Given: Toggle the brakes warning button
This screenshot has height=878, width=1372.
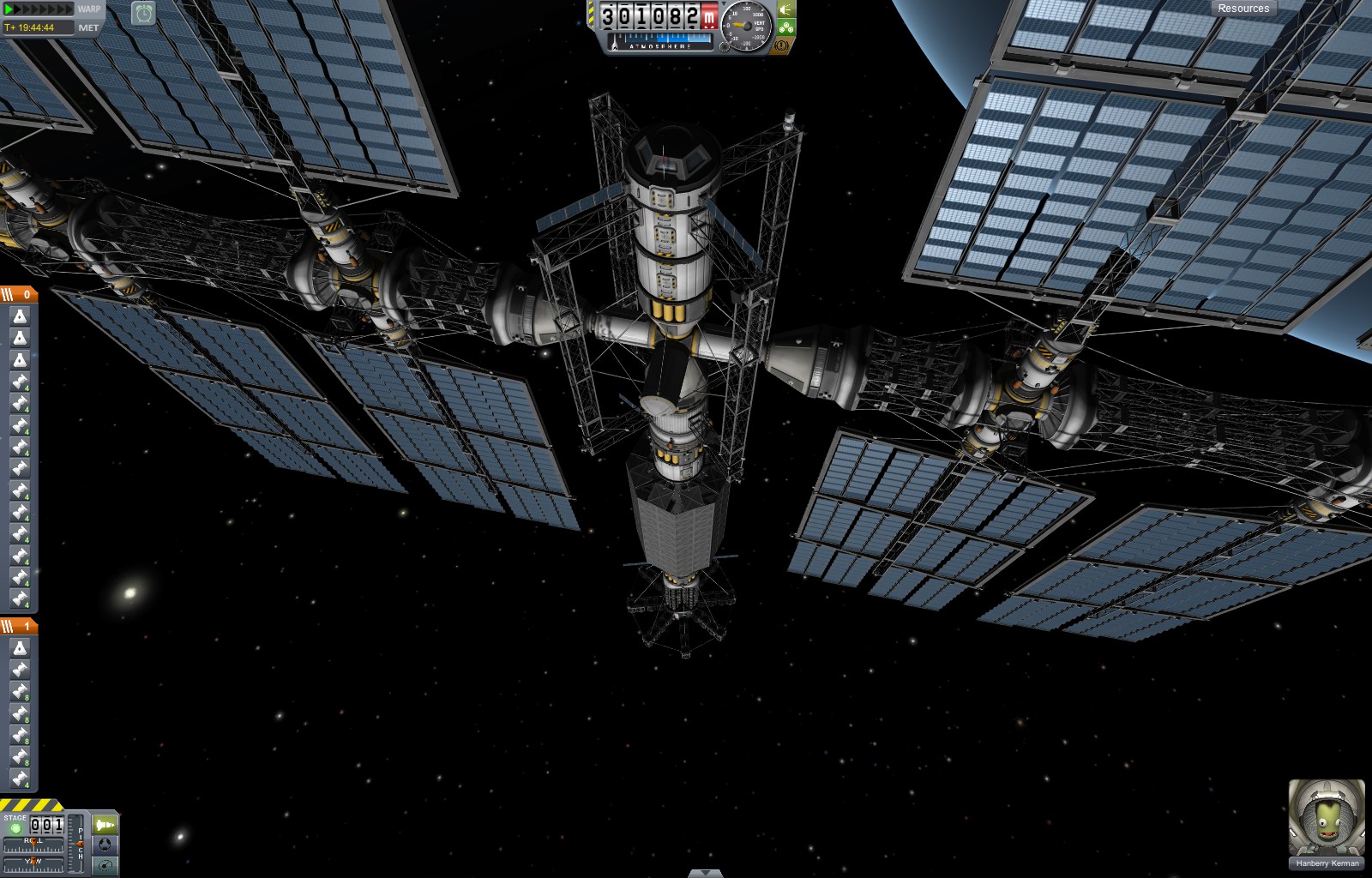Looking at the screenshot, I should 782,45.
